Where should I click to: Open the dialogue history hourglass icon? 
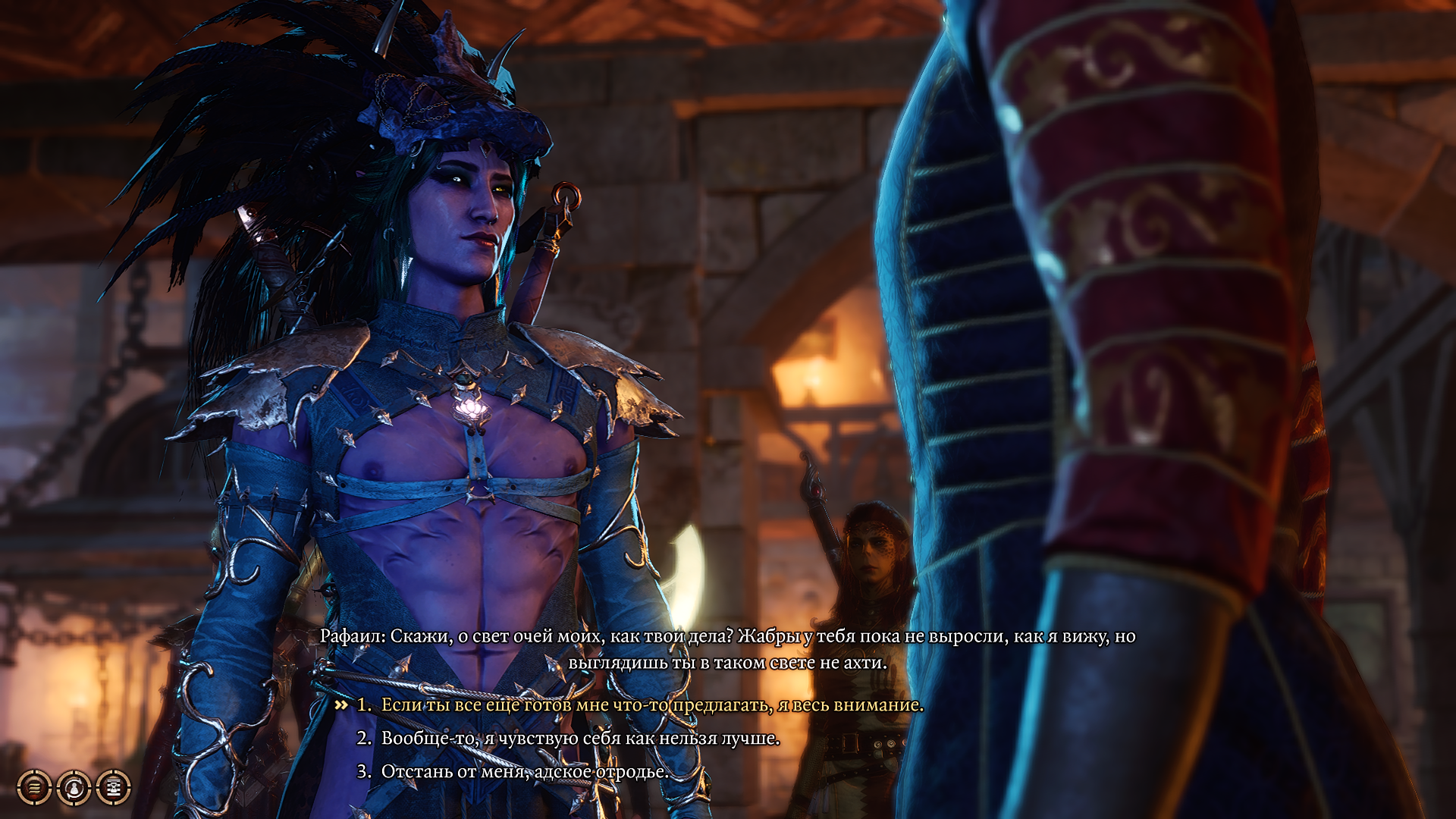[x=112, y=789]
